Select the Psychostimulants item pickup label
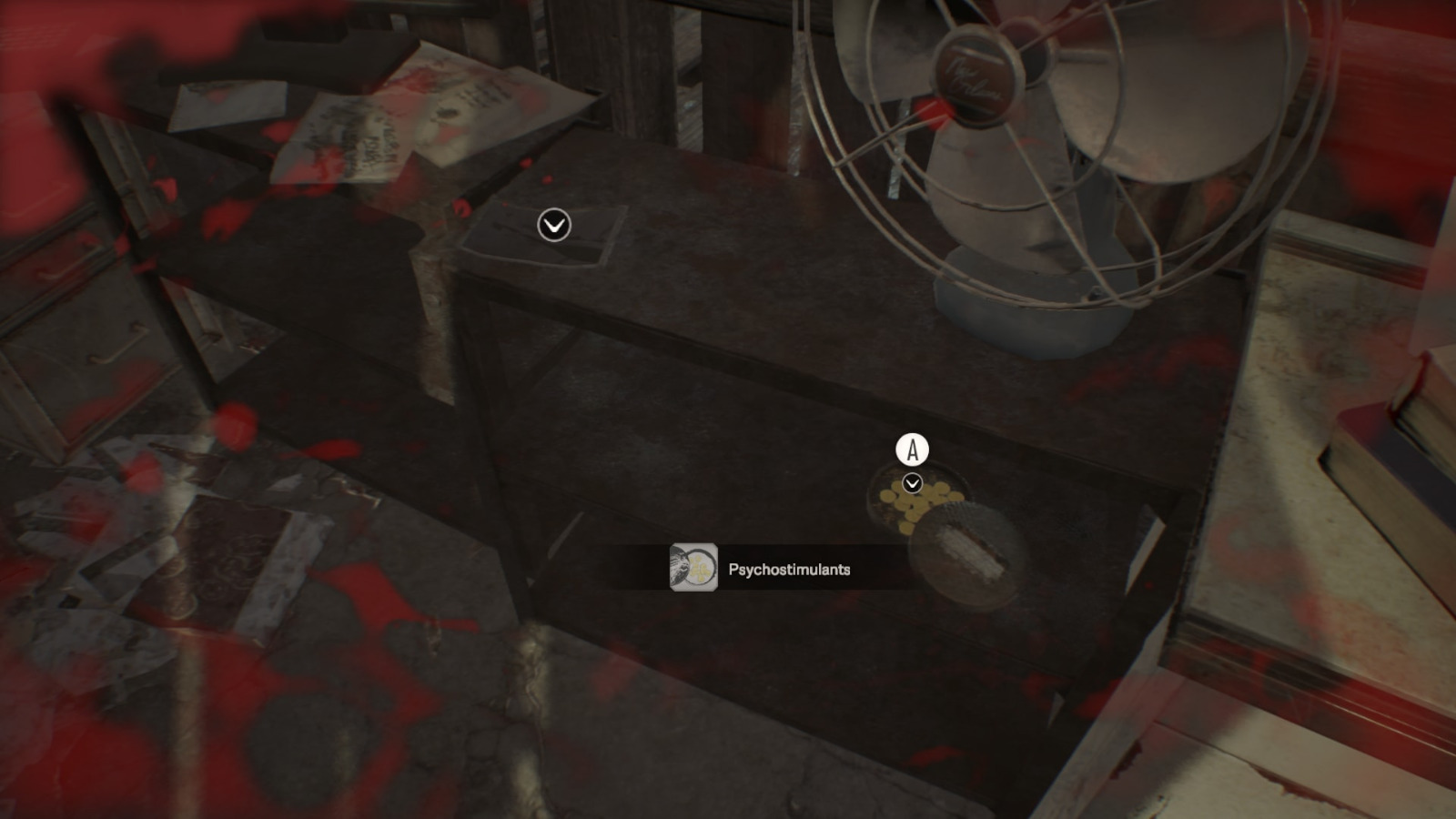 tap(789, 570)
